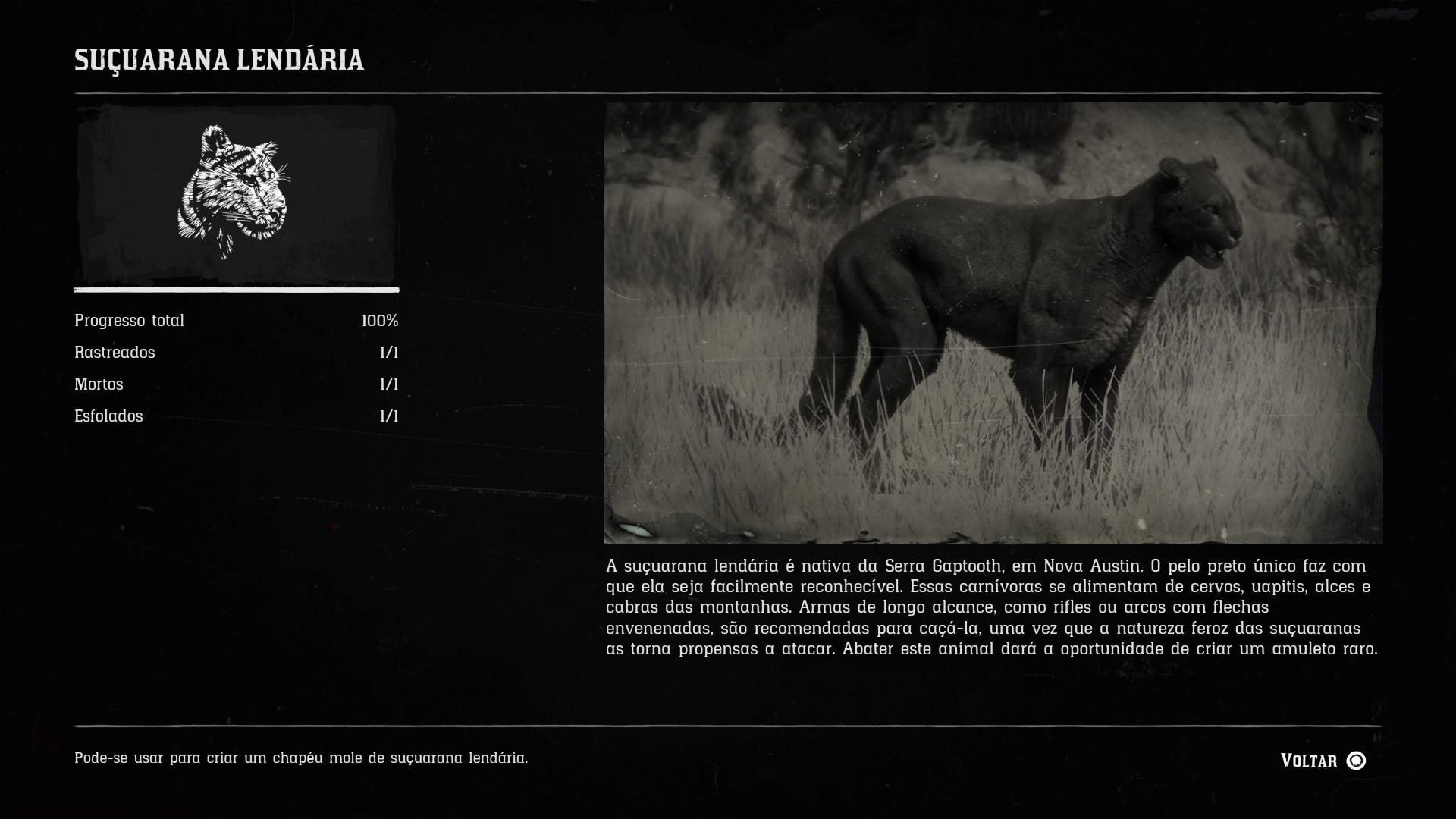Click the 100% progress value
This screenshot has height=819, width=1456.
pyautogui.click(x=381, y=320)
